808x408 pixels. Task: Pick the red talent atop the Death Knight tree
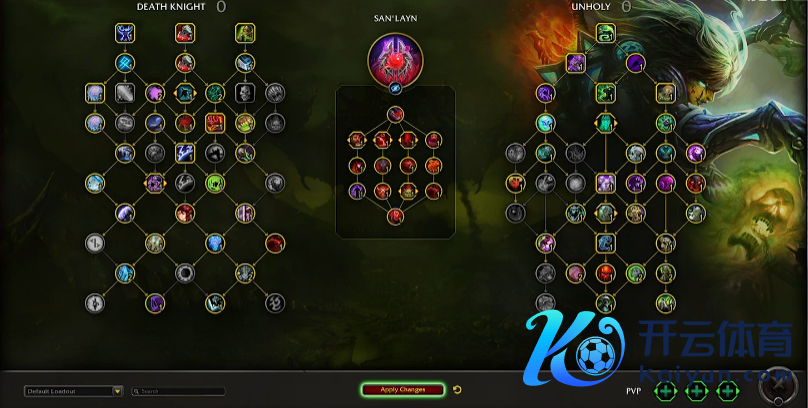tap(185, 34)
